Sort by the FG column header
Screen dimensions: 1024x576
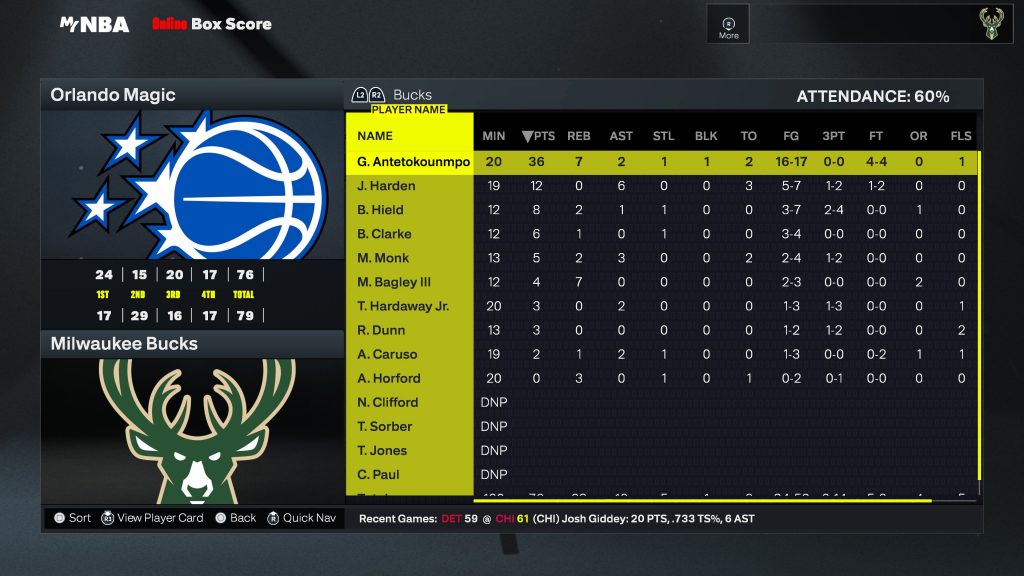point(791,136)
